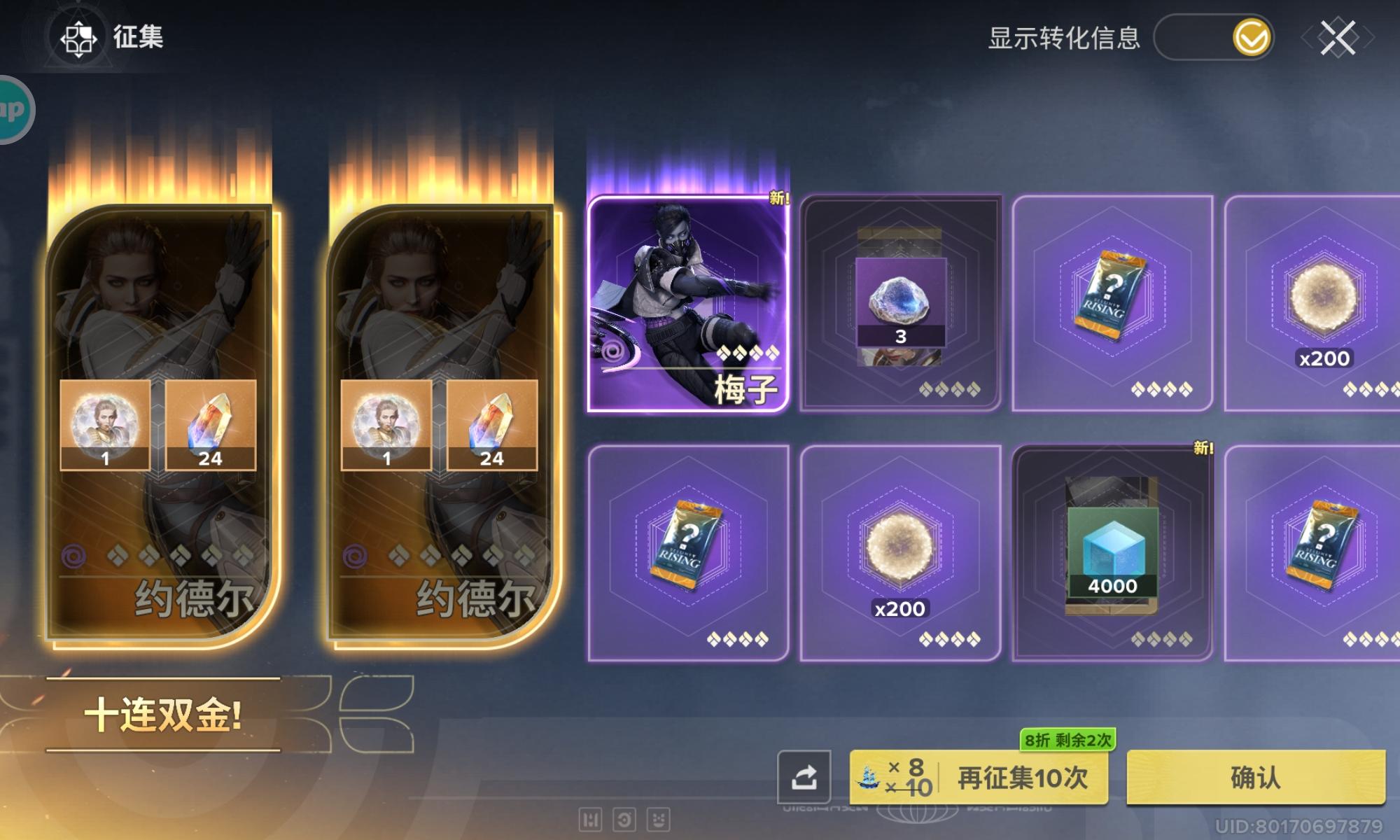Toggle 显示转化信息 switch
The width and height of the screenshot is (1400, 840).
click(x=1214, y=40)
